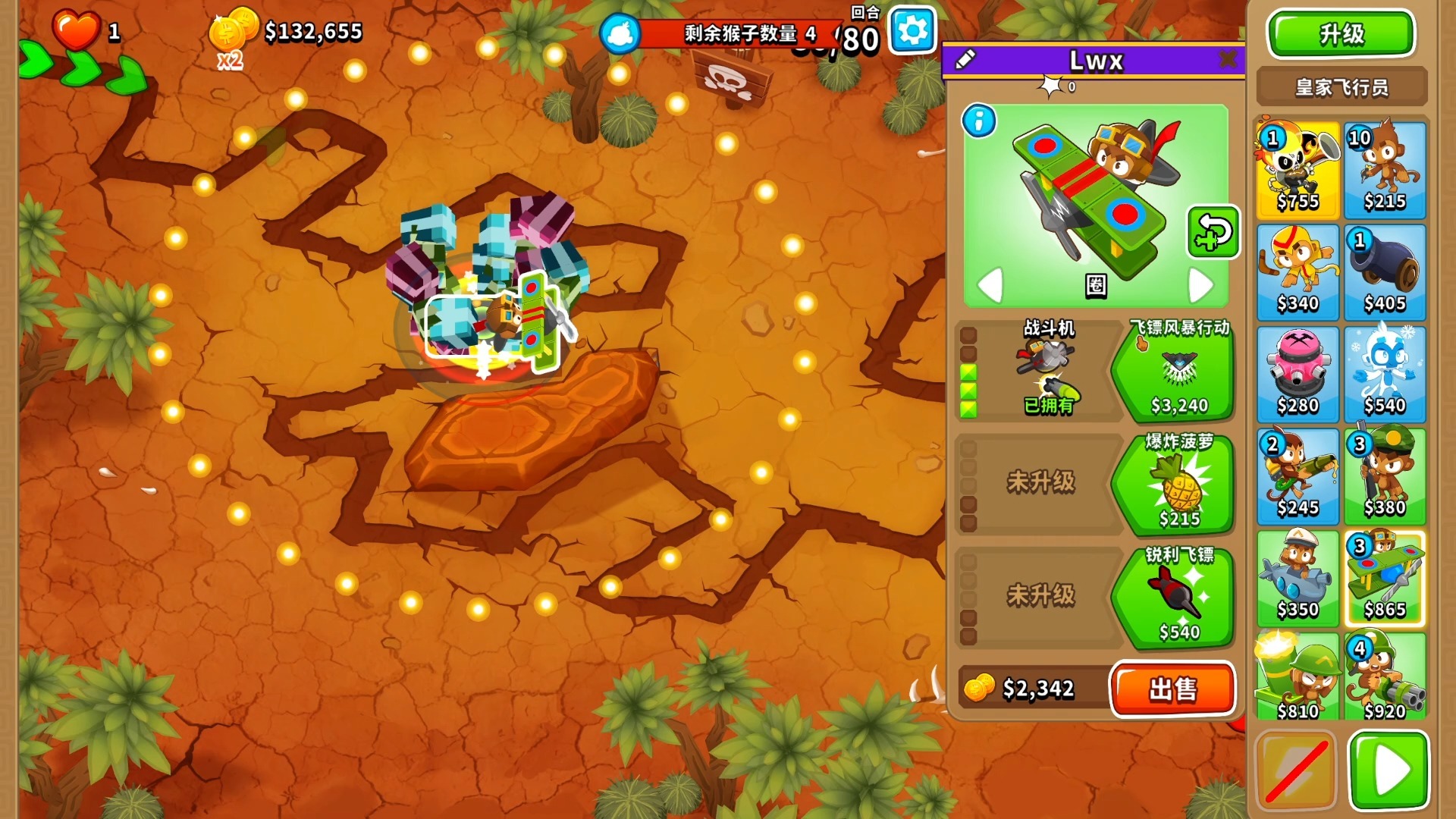This screenshot has width=1456, height=819.
Task: Click the green 升级 upgrade button
Action: [1341, 34]
